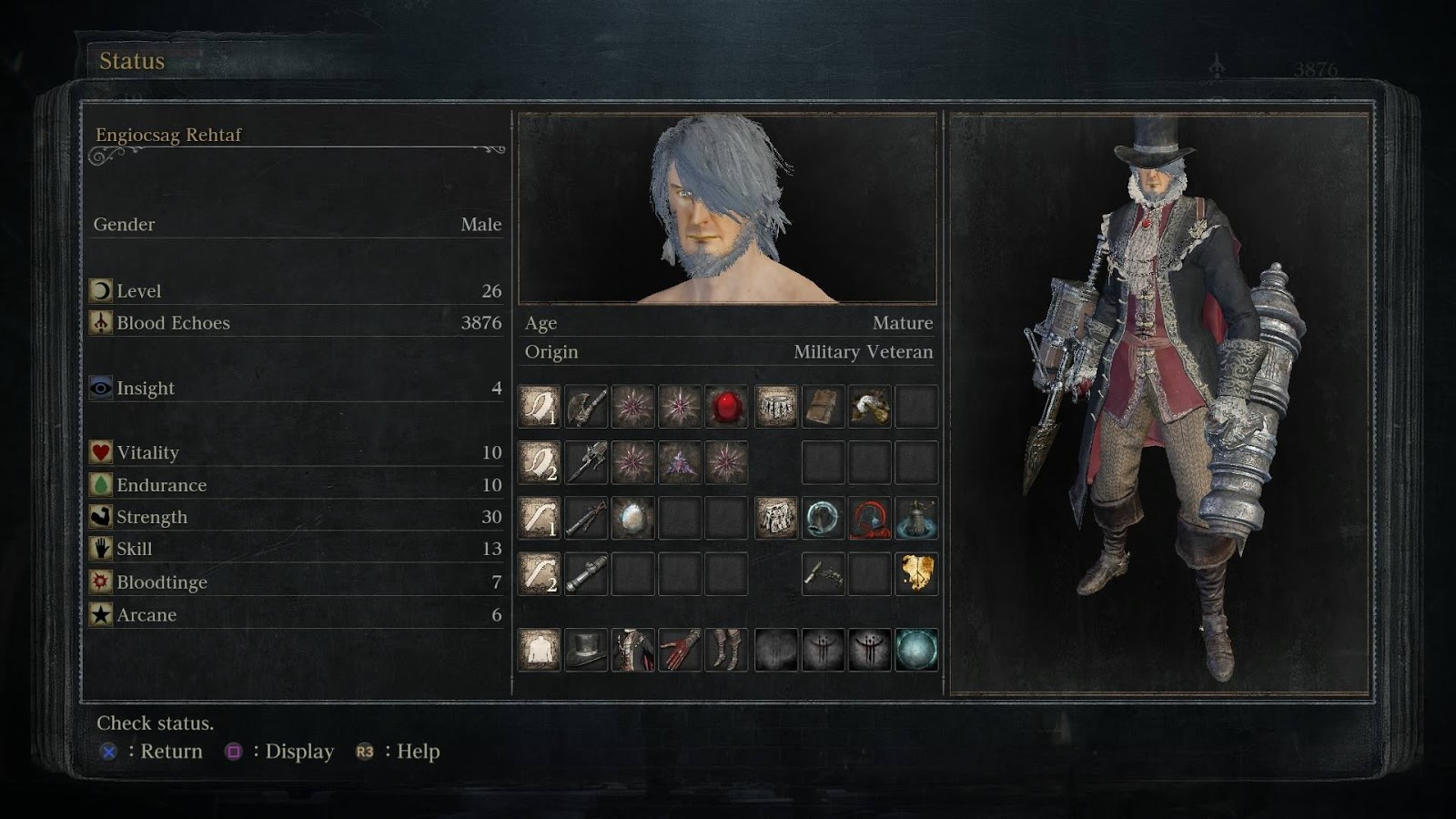Check the Insight stat entry
Viewport: 1456px width, 819px height.
tap(144, 388)
